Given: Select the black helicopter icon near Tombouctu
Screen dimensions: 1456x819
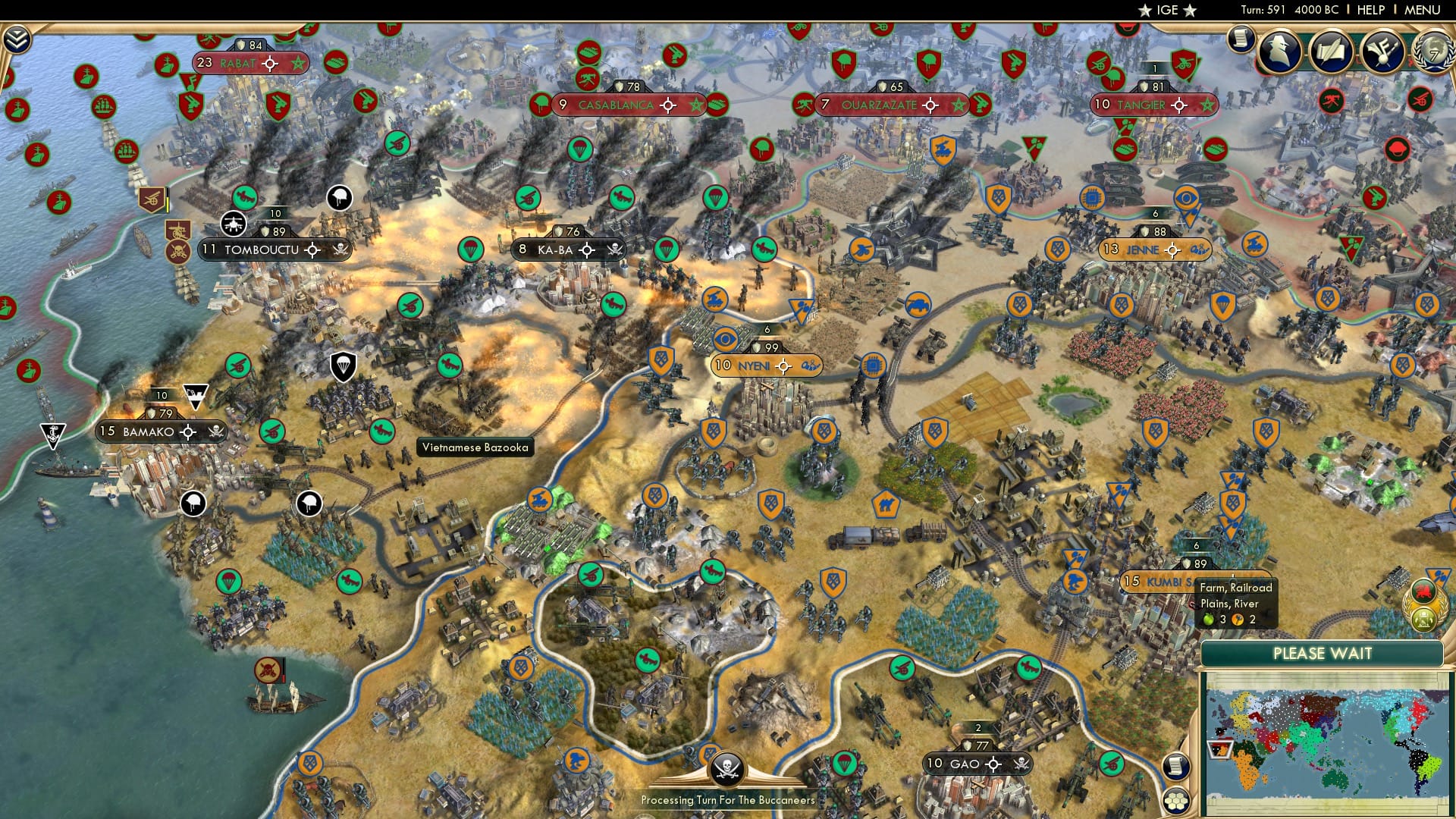Looking at the screenshot, I should pos(234,224).
